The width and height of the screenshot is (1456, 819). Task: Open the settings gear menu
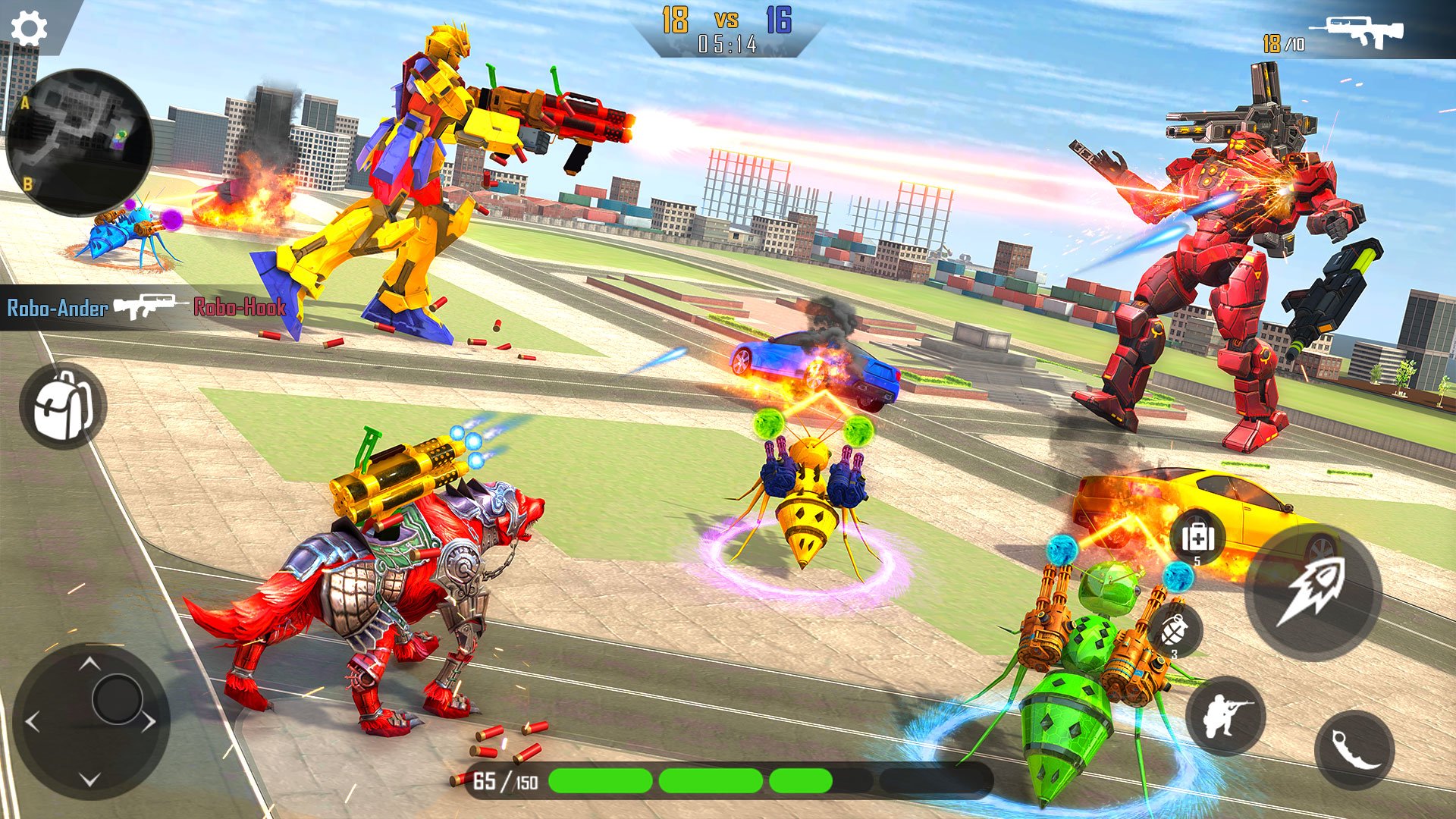[x=29, y=27]
